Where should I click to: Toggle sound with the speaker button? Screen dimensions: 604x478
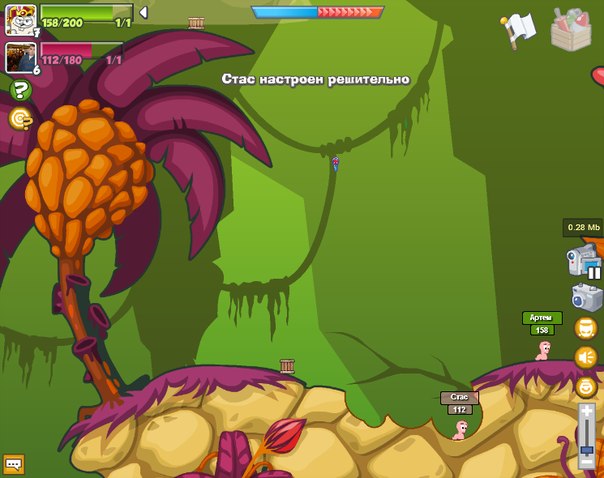coord(586,356)
